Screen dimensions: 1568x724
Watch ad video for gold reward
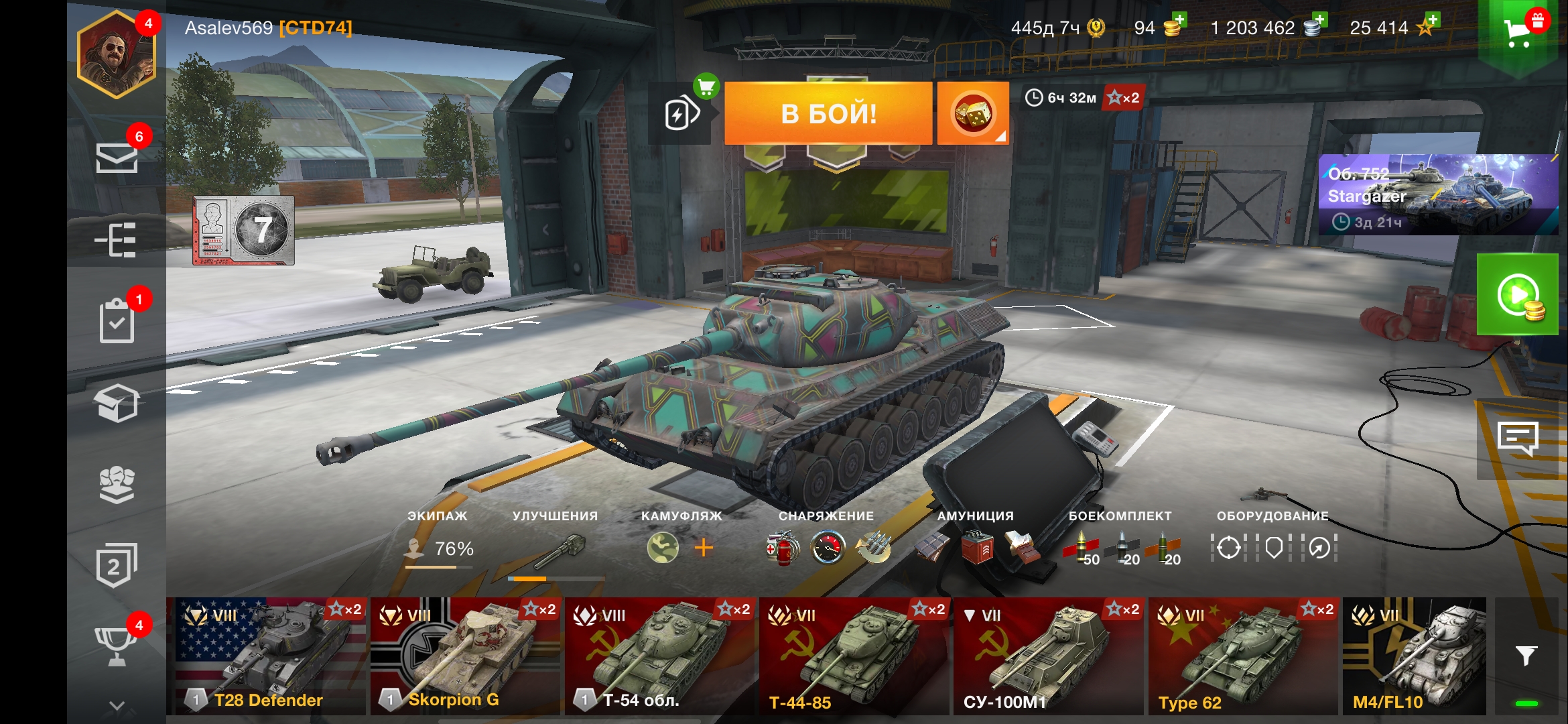[x=1518, y=295]
